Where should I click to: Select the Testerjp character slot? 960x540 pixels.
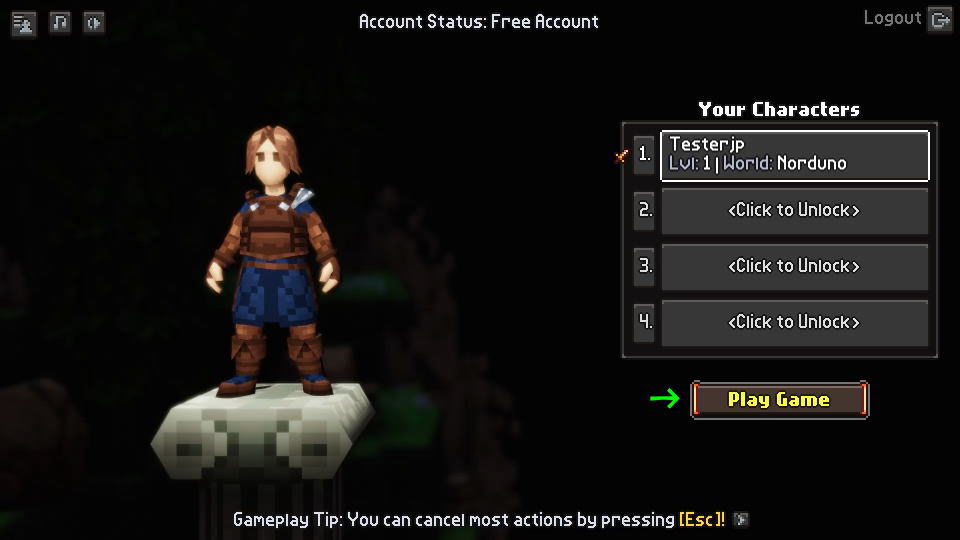tap(794, 155)
